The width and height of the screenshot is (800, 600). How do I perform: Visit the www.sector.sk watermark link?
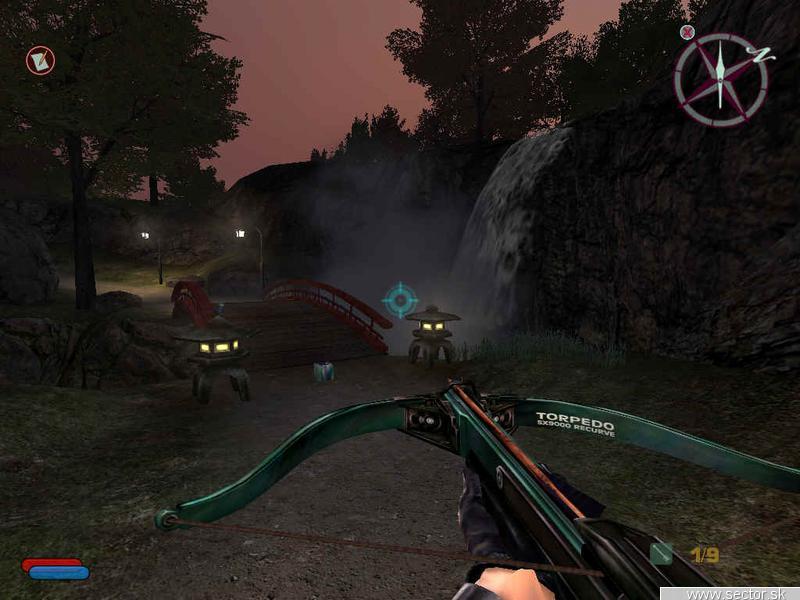click(x=742, y=593)
